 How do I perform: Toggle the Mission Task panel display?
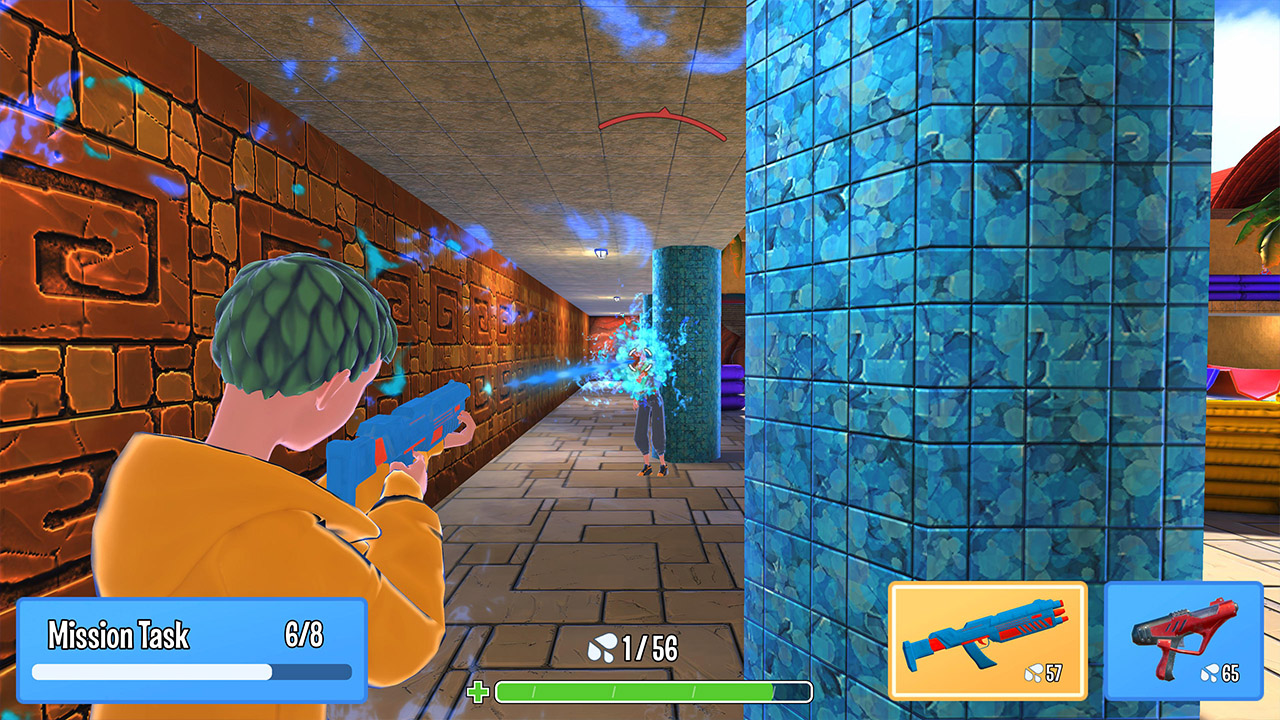[x=190, y=650]
